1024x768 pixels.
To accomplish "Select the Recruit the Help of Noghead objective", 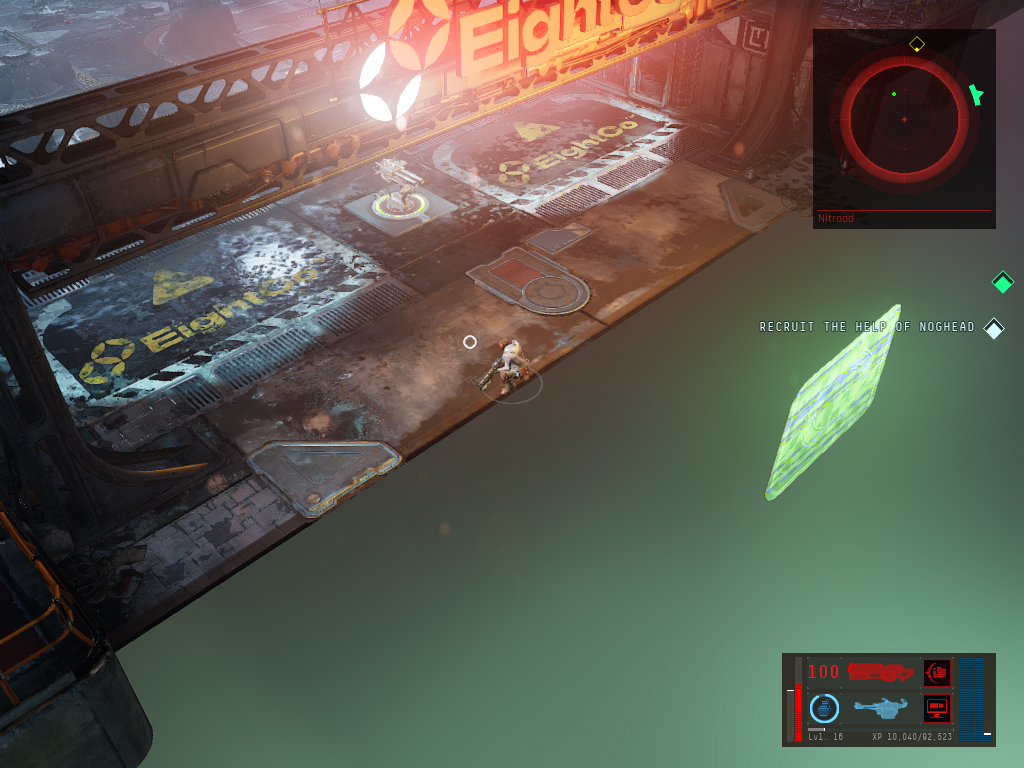I will [x=866, y=327].
